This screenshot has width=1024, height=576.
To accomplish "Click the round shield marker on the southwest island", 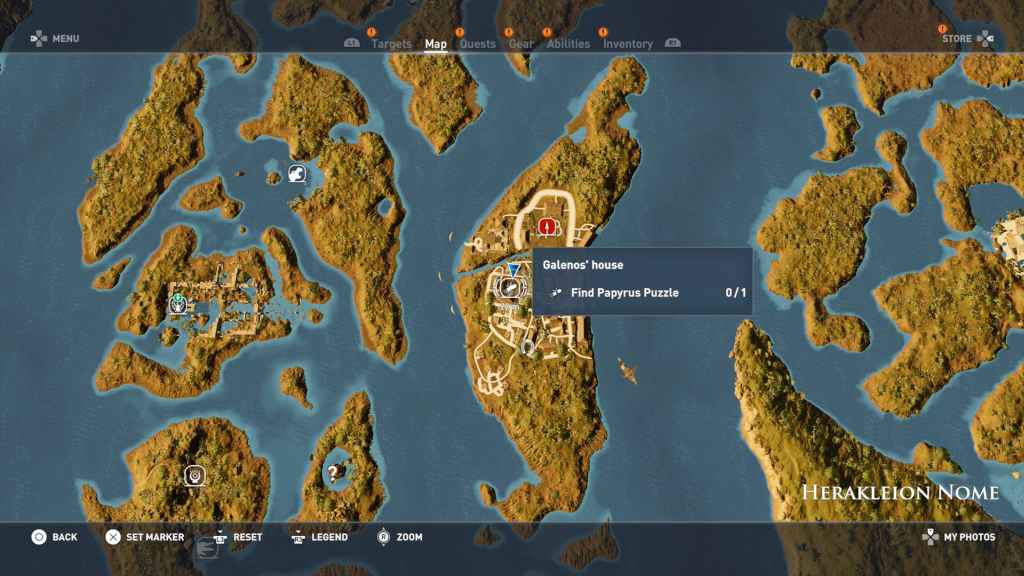I will [x=195, y=475].
